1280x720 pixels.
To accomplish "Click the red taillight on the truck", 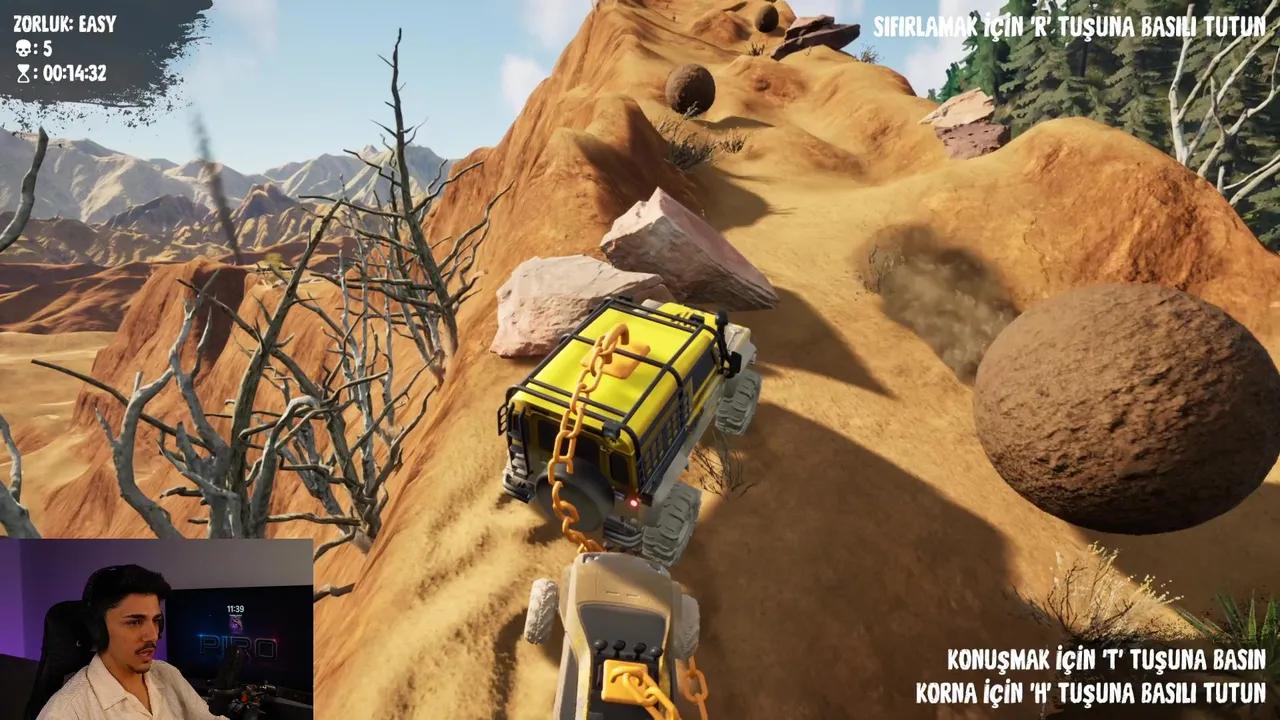I will (634, 505).
